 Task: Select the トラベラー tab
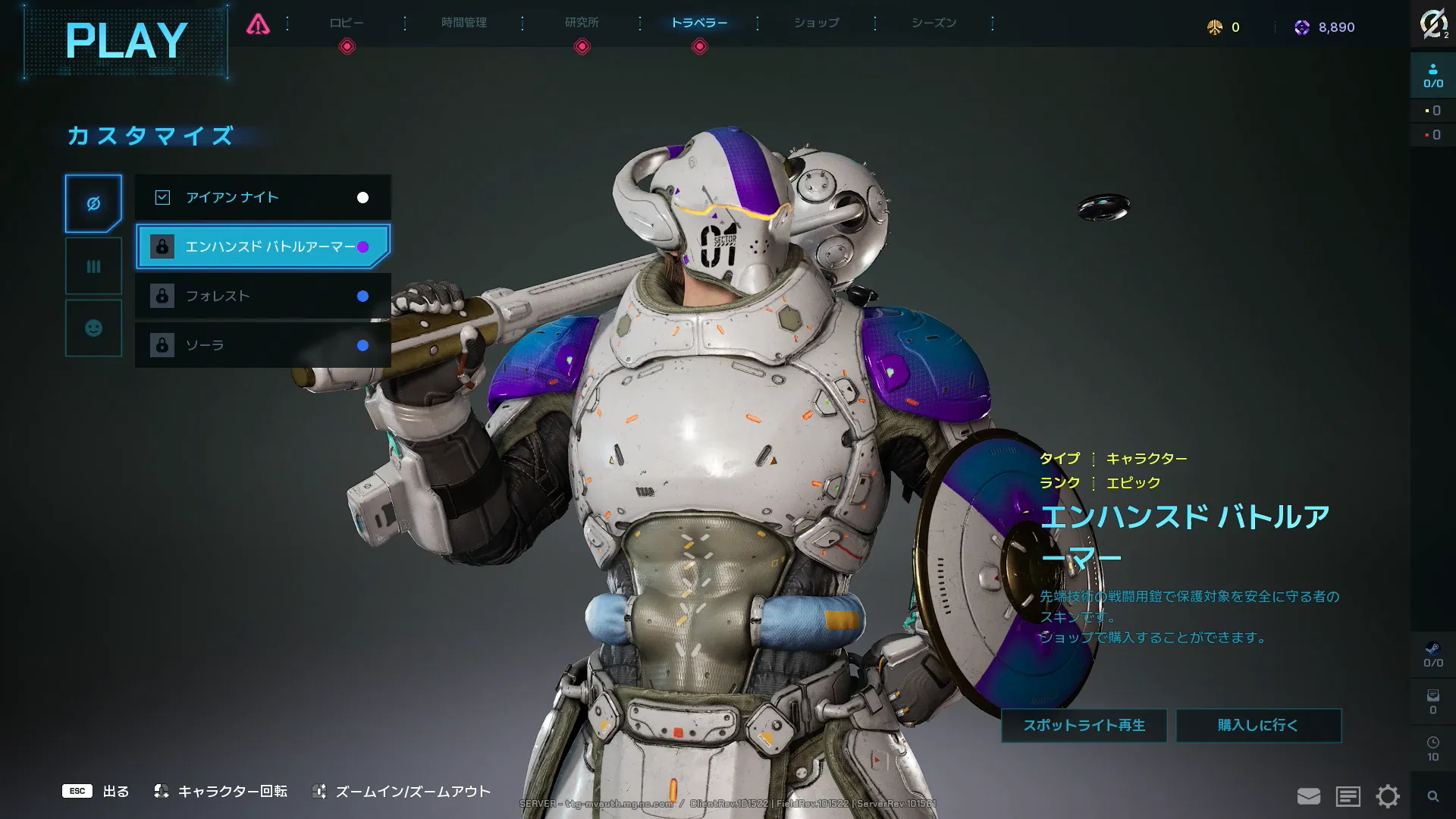(x=699, y=23)
